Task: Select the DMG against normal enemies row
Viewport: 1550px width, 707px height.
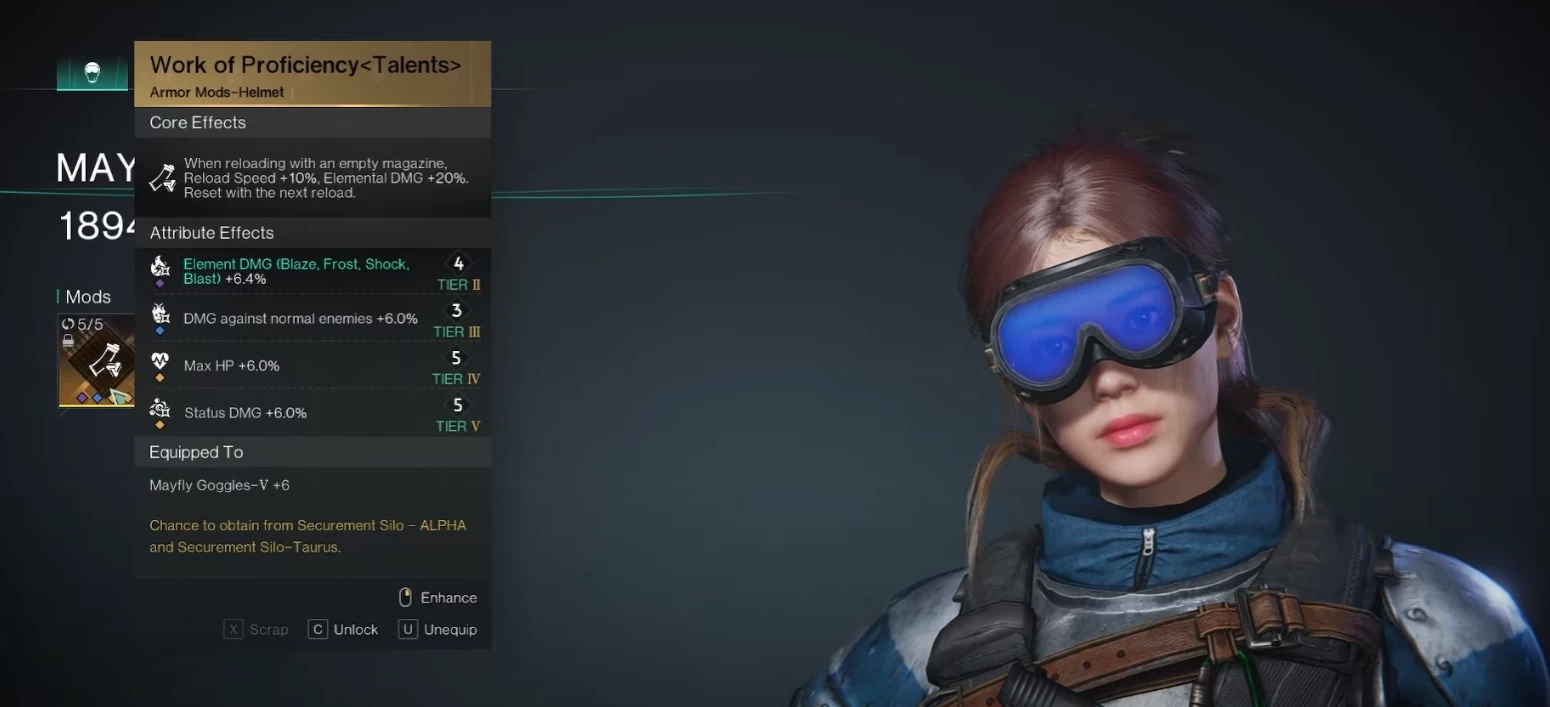Action: (x=312, y=318)
